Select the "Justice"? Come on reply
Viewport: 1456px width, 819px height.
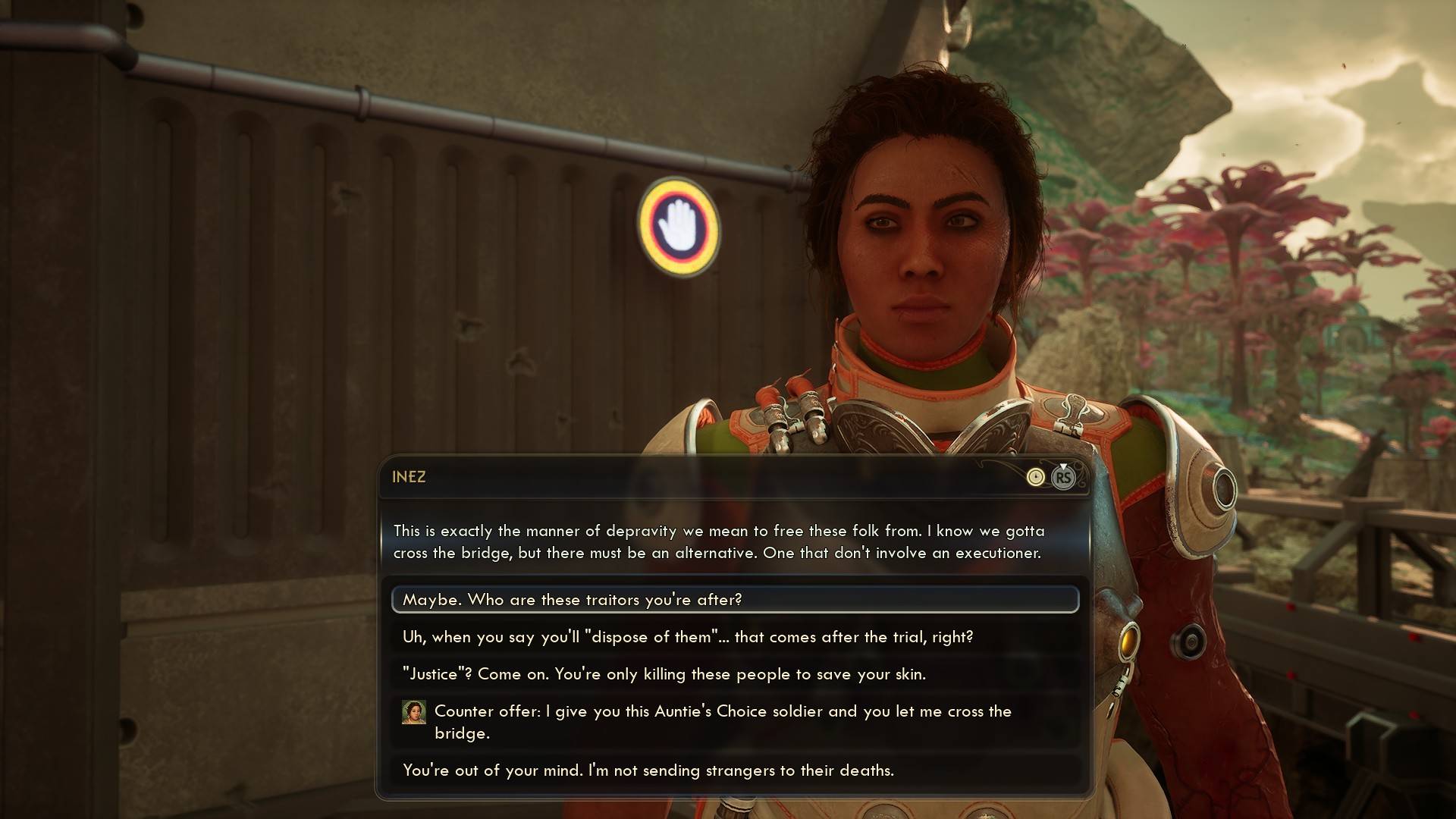(664, 674)
